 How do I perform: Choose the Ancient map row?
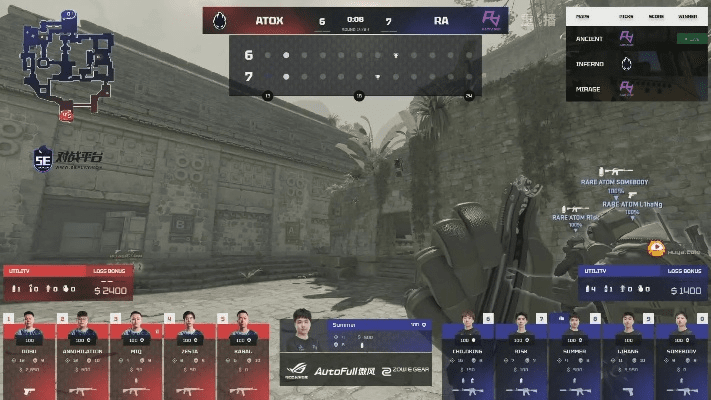pos(636,37)
